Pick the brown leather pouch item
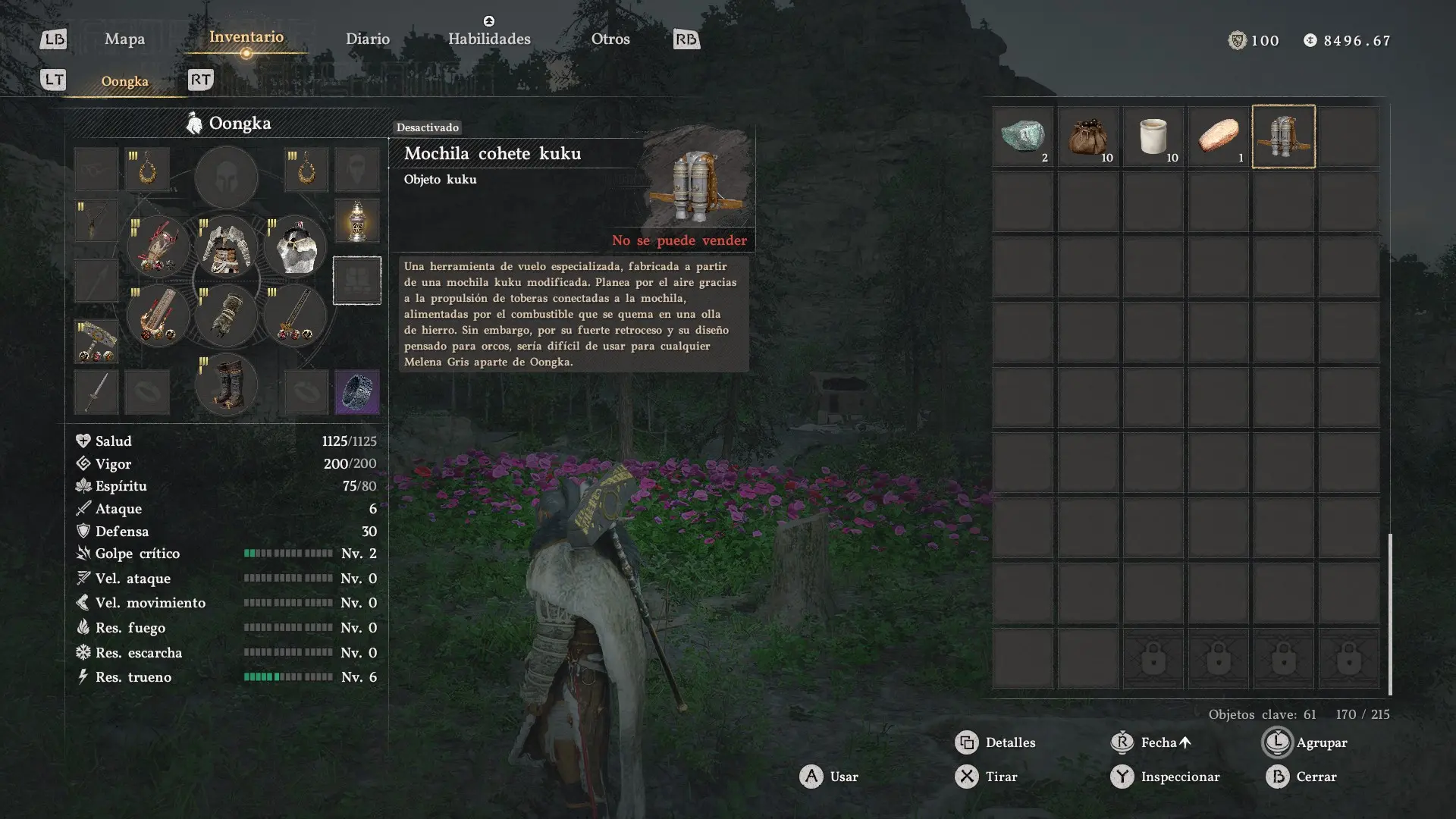 [x=1088, y=136]
